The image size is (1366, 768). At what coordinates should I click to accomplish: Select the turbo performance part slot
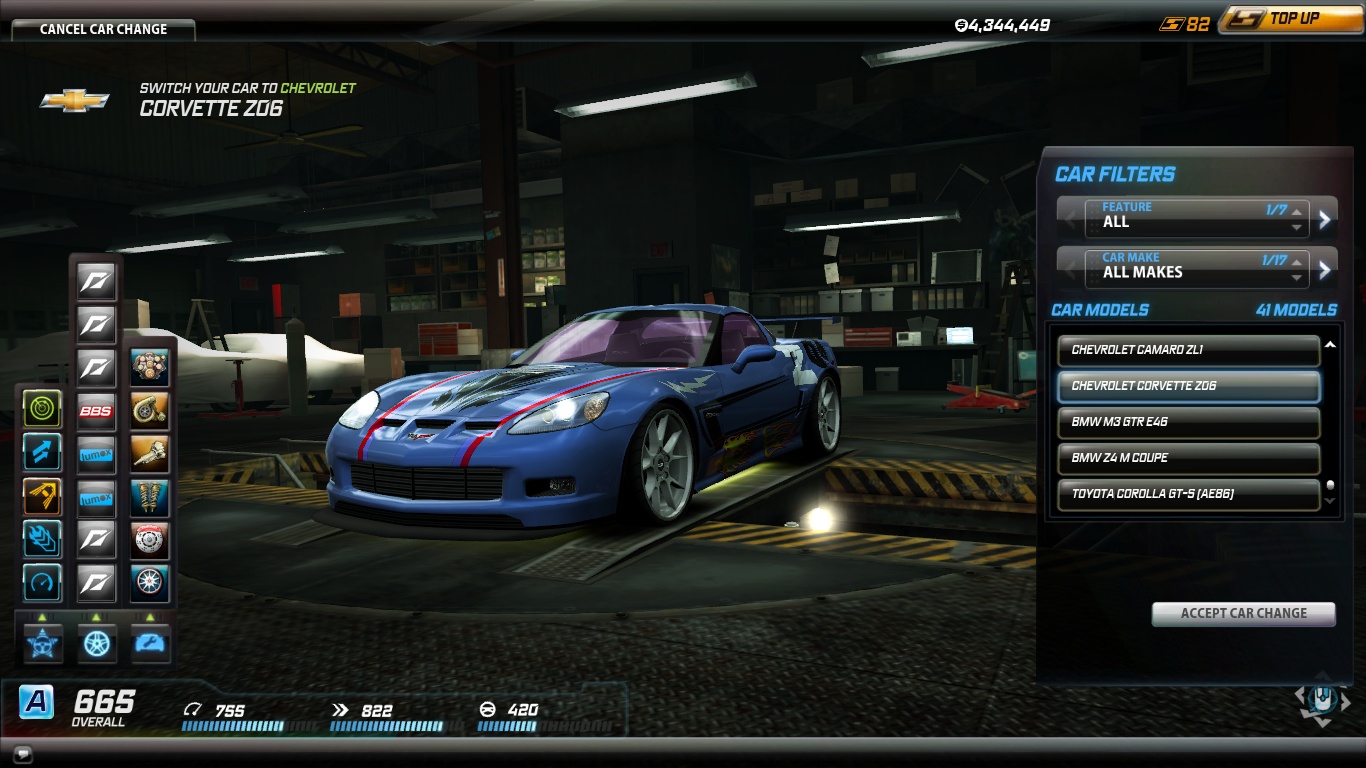pyautogui.click(x=150, y=411)
